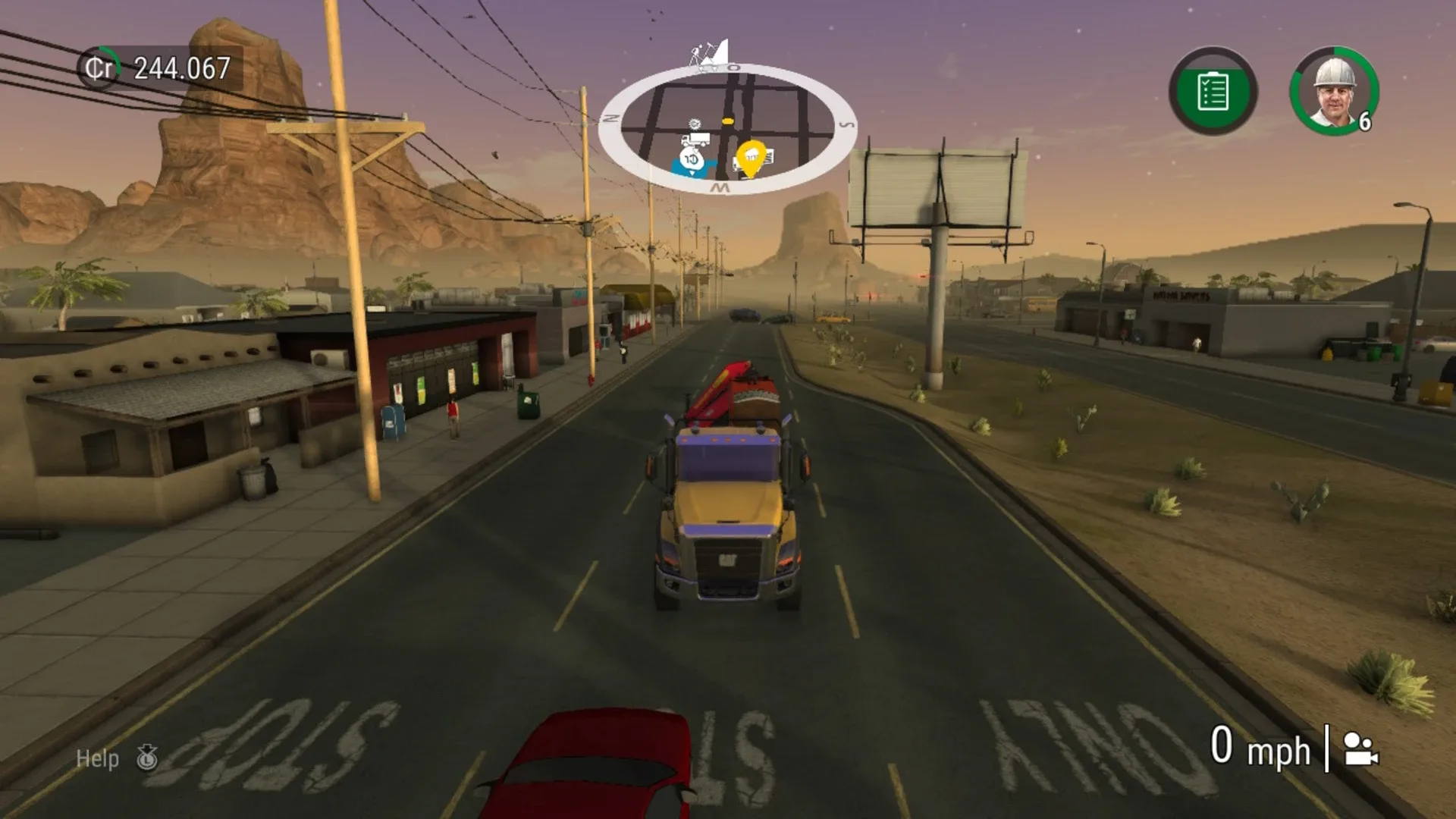
Task: Select the truck dealer icon on minimap
Action: (x=696, y=138)
